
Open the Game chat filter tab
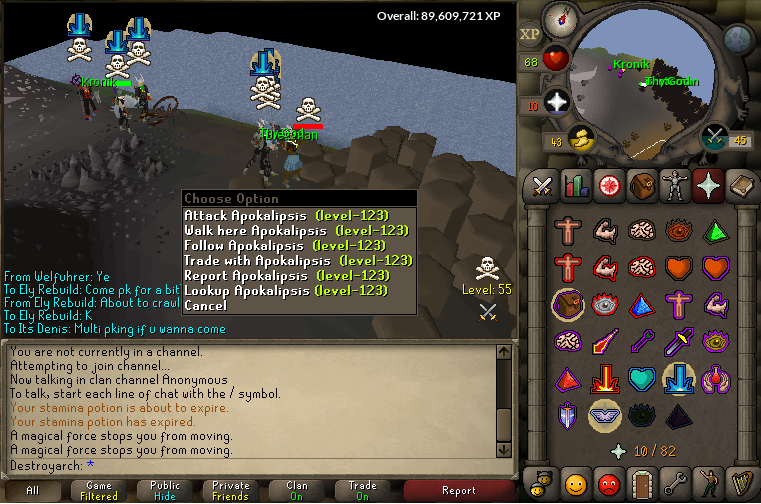click(98, 490)
